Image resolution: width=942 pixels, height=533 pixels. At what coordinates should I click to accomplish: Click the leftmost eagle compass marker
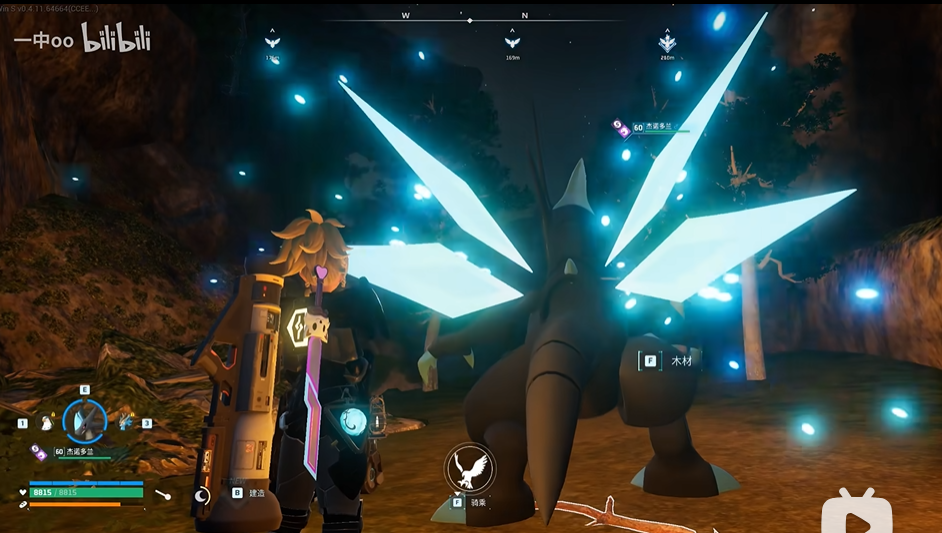(272, 42)
